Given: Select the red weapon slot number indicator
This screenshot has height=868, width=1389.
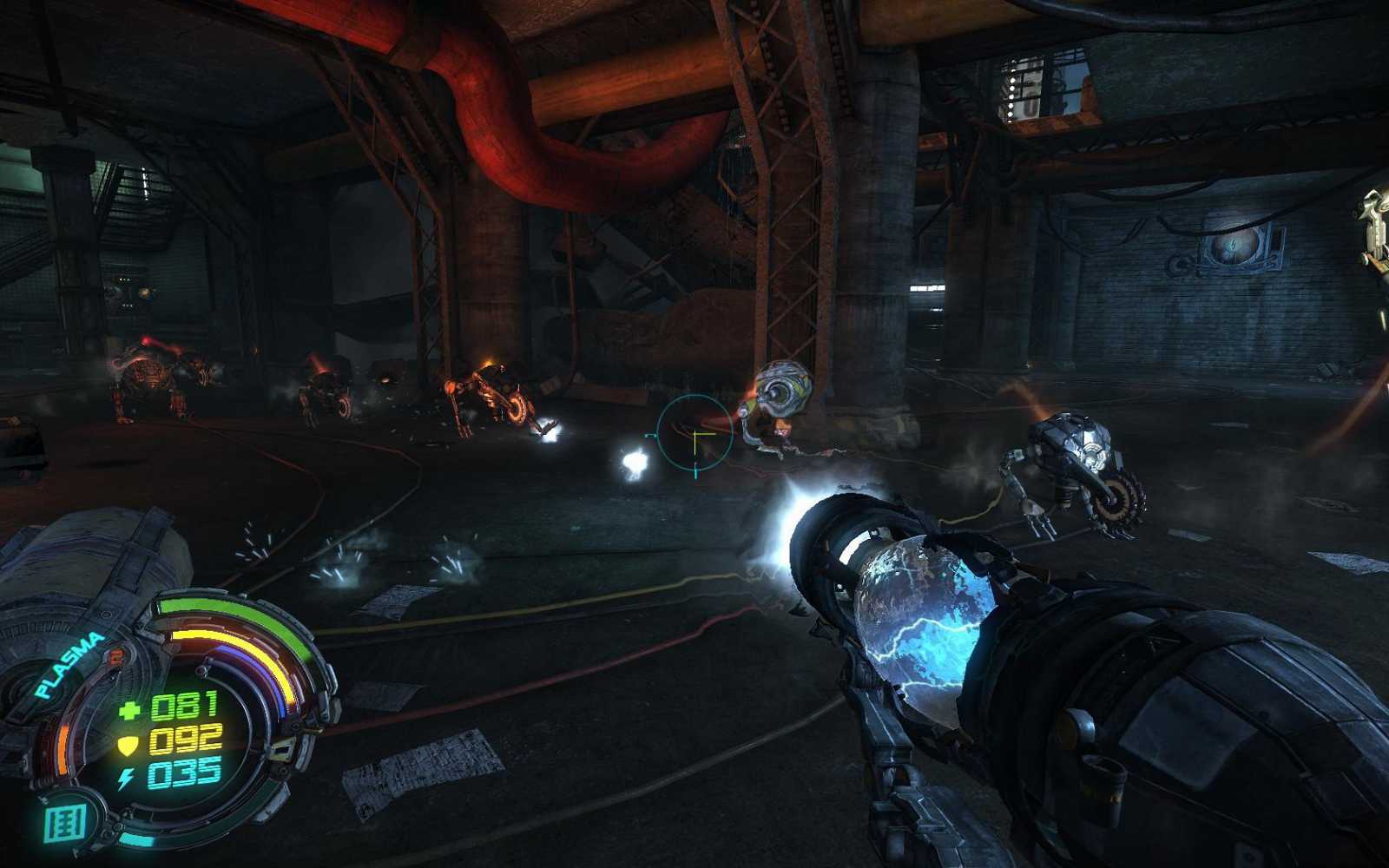Looking at the screenshot, I should [117, 658].
